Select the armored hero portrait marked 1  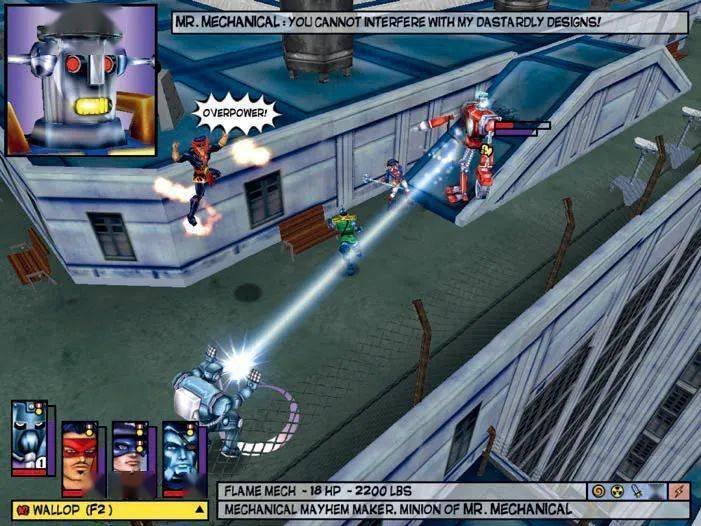29,438
